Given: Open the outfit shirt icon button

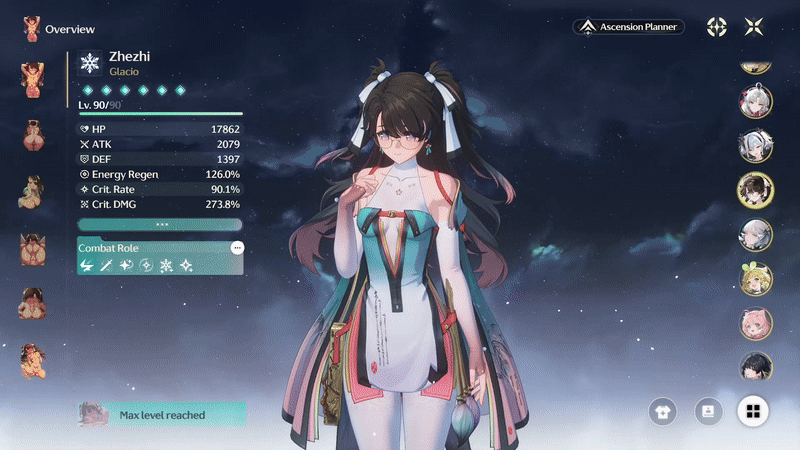Looking at the screenshot, I should point(662,410).
